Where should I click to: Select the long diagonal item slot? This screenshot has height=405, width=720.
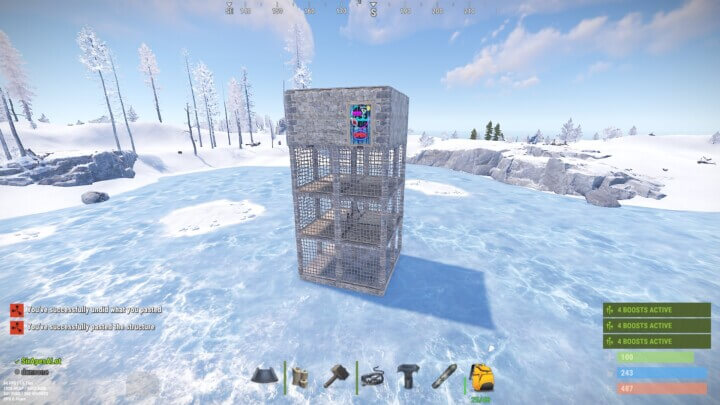pyautogui.click(x=444, y=376)
